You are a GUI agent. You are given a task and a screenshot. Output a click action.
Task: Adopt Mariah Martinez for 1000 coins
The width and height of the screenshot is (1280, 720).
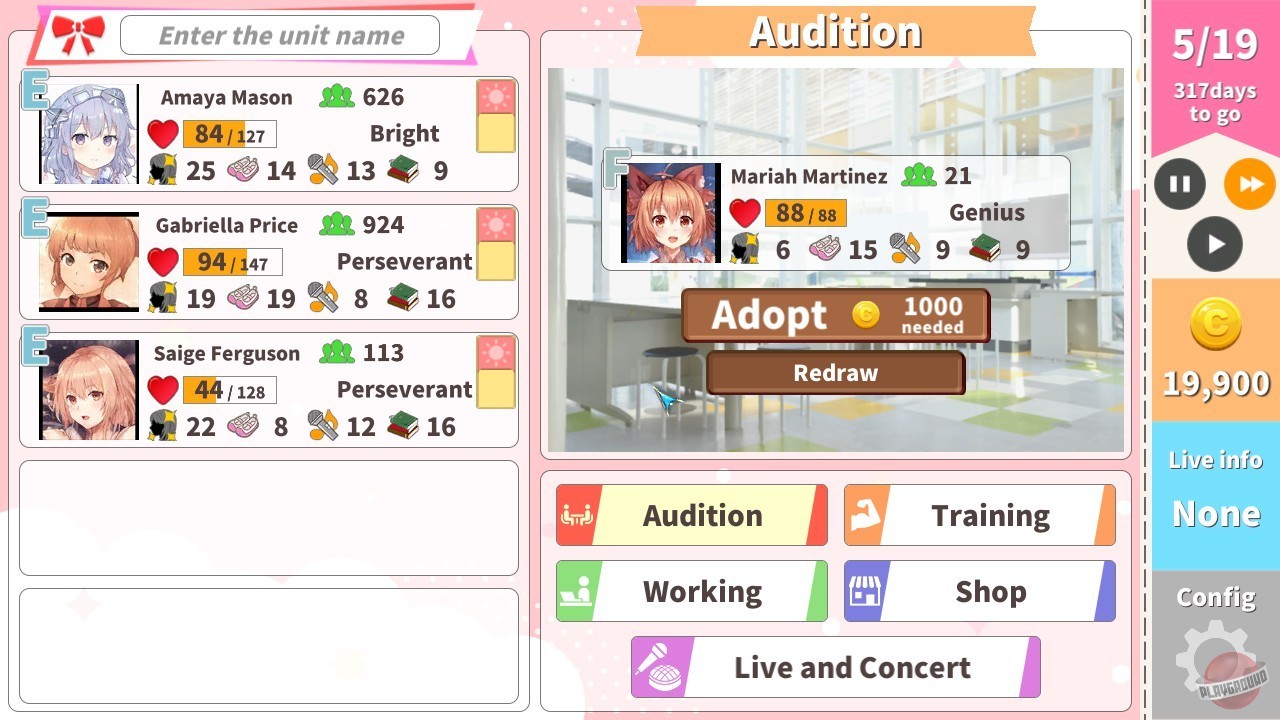tap(834, 315)
